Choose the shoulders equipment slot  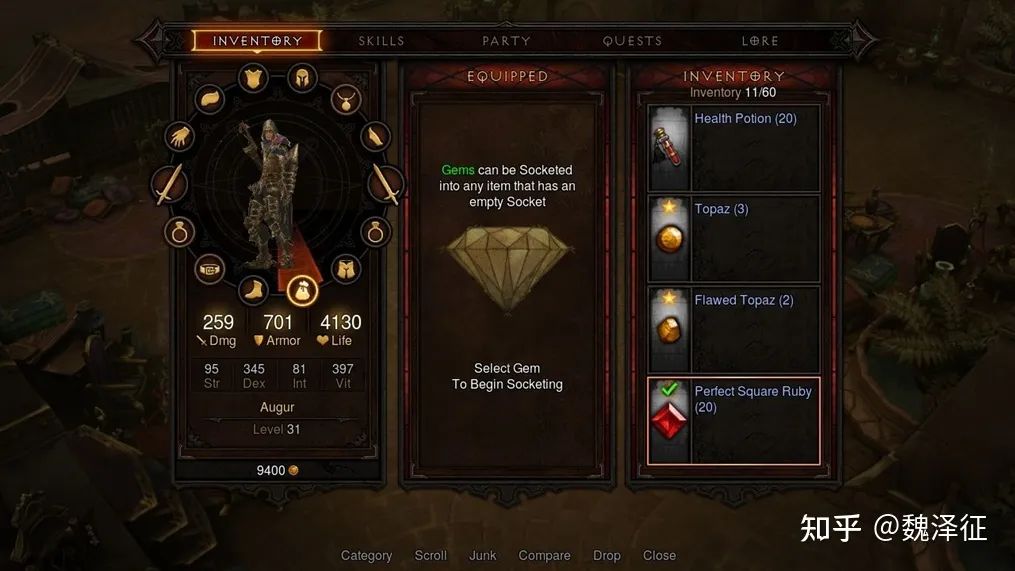[x=210, y=98]
